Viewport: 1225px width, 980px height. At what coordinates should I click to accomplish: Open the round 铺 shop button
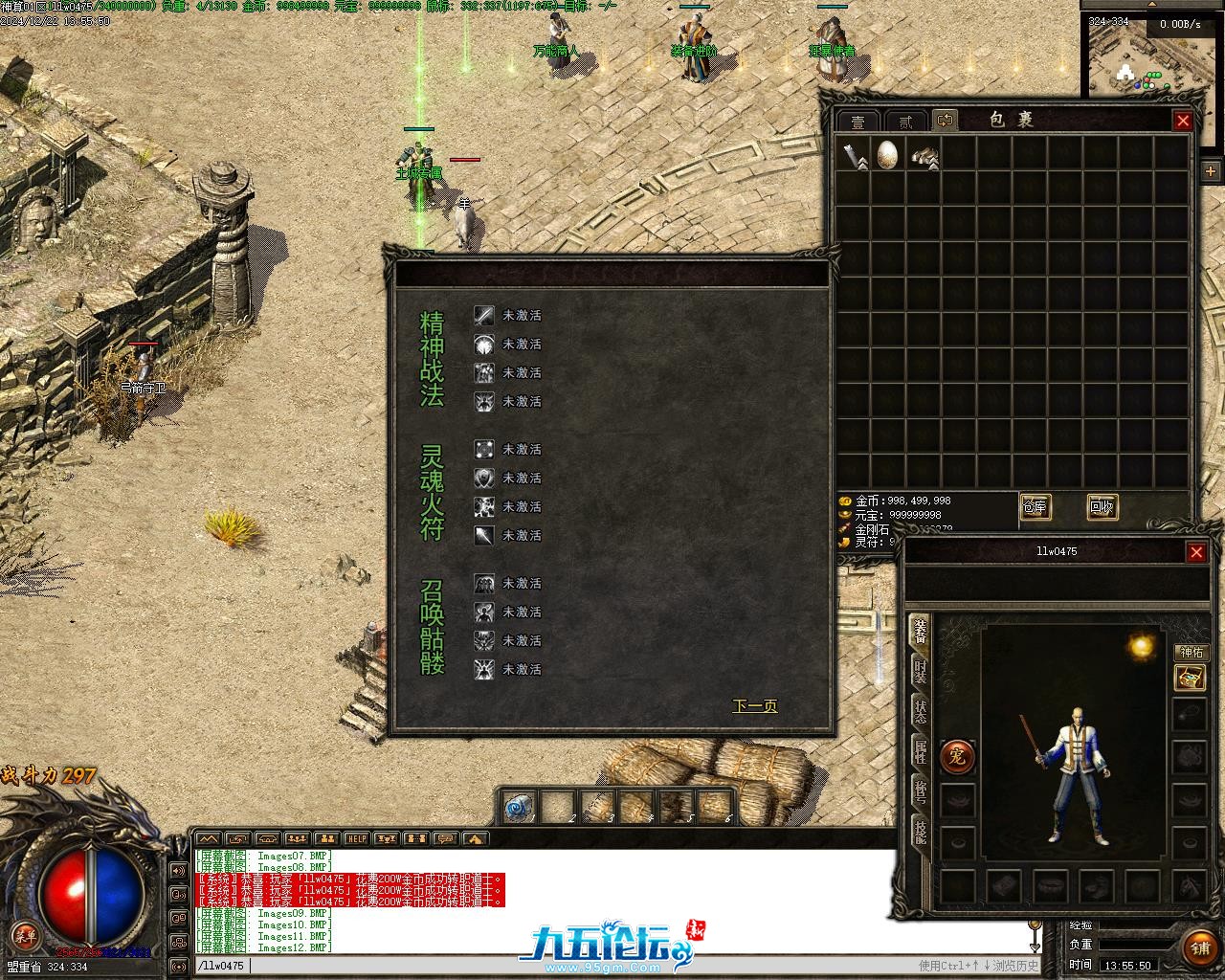1200,947
